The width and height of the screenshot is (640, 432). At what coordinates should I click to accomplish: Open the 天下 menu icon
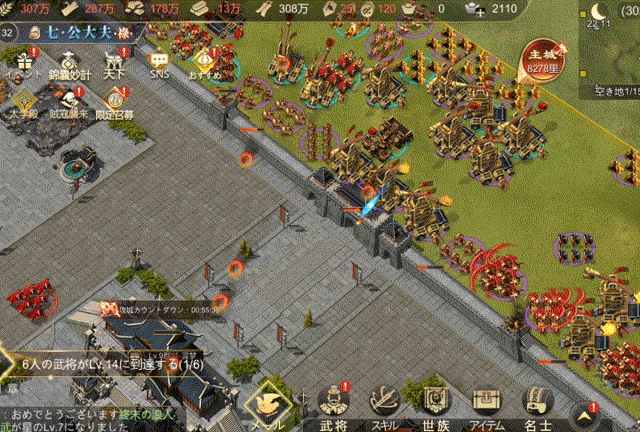[x=115, y=58]
